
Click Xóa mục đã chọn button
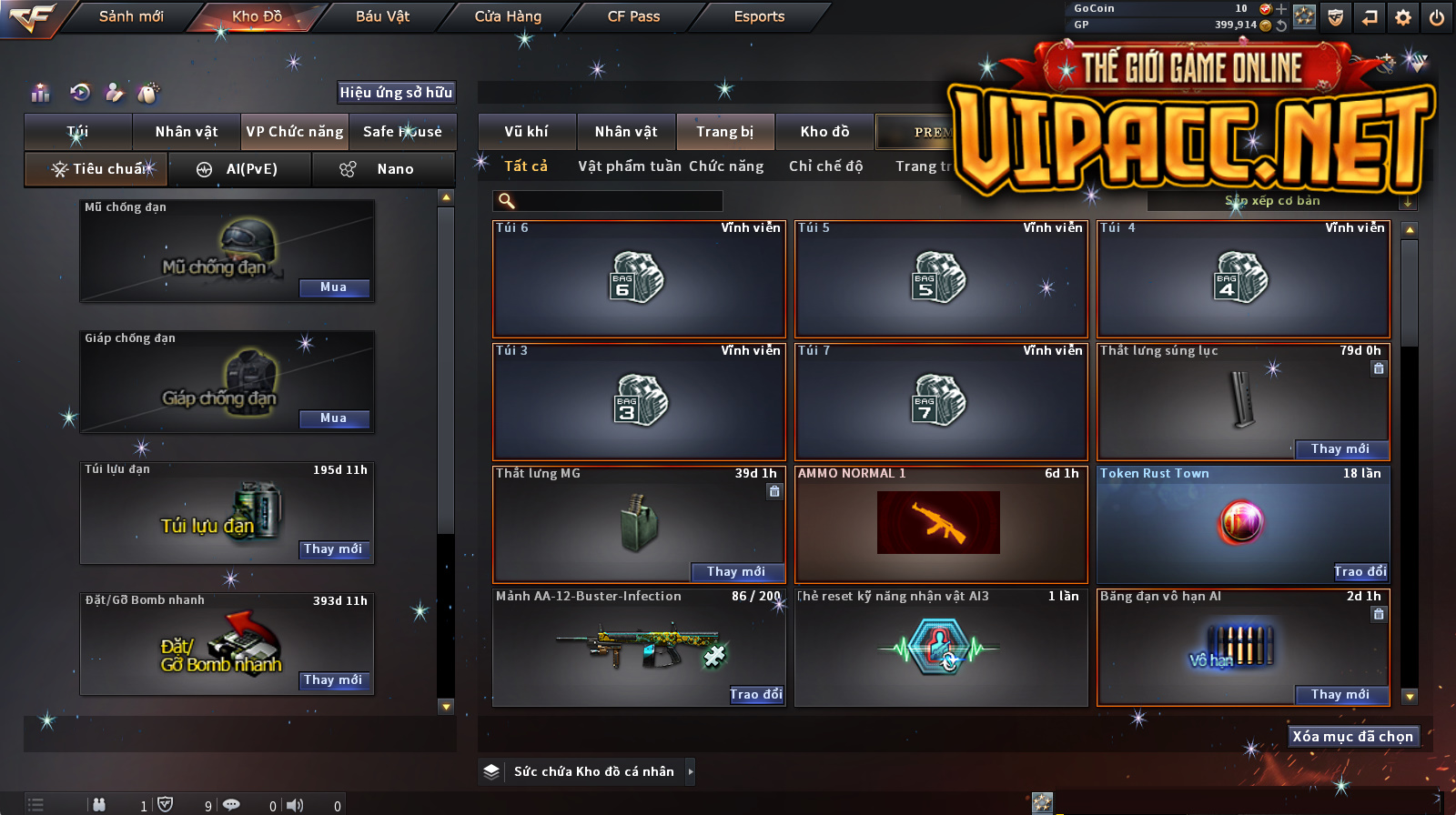(1352, 737)
